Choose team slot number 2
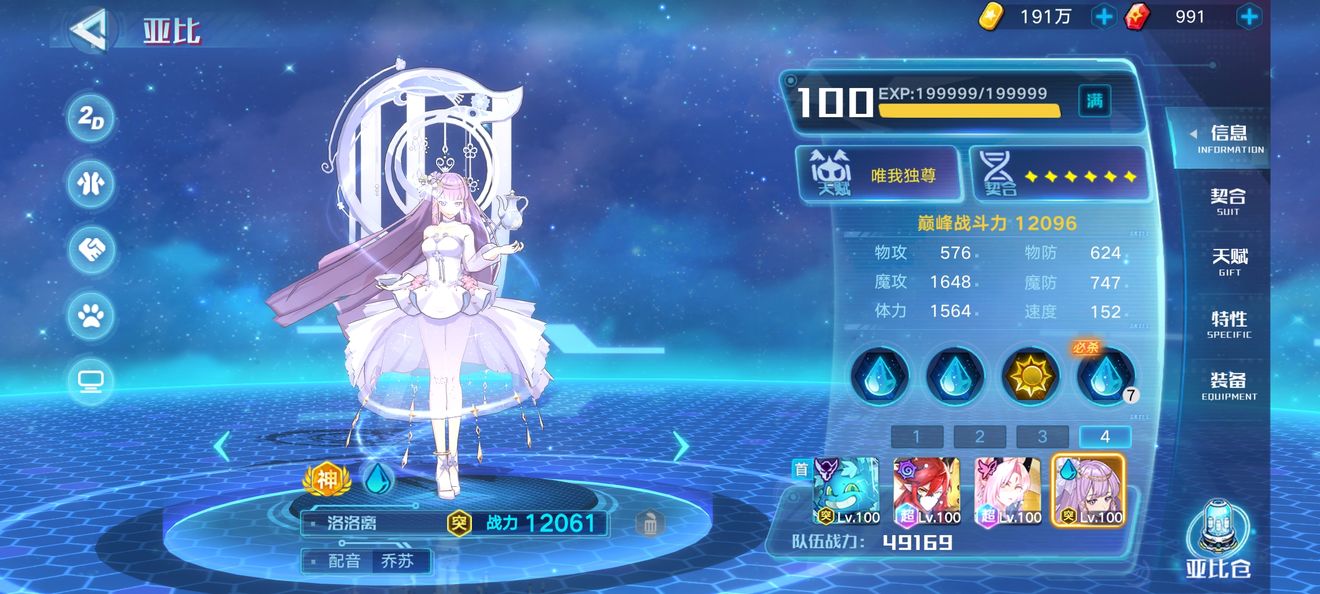Viewport: 1320px width, 594px height. tap(979, 436)
